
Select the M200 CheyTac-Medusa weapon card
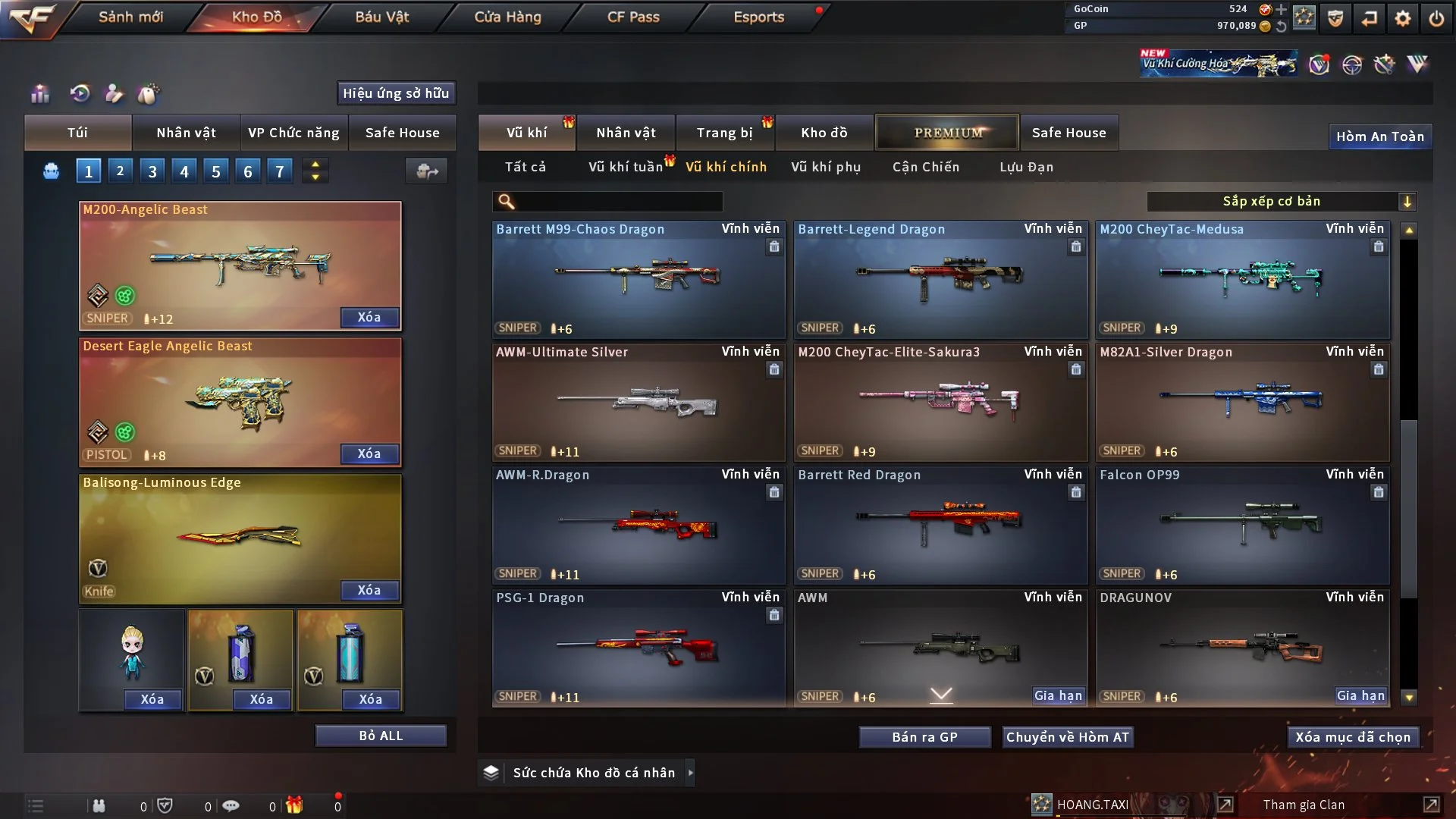[x=1242, y=280]
